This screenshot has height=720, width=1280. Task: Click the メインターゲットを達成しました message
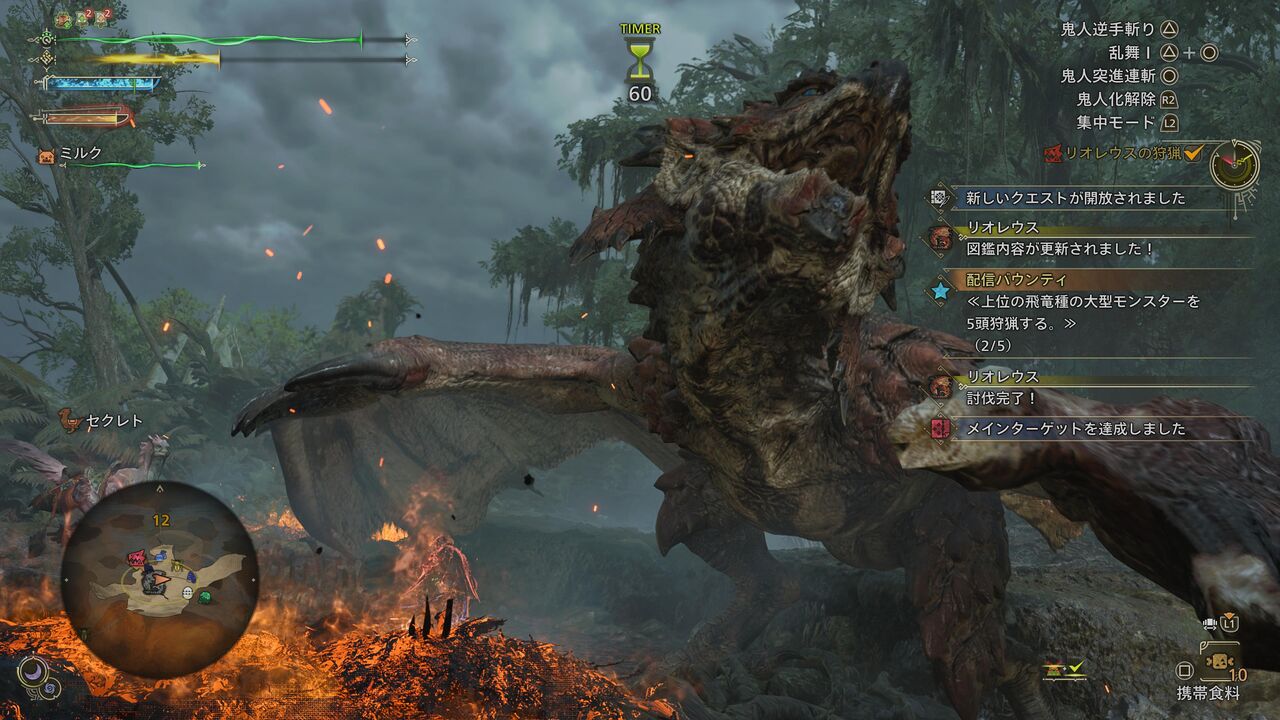(1075, 429)
